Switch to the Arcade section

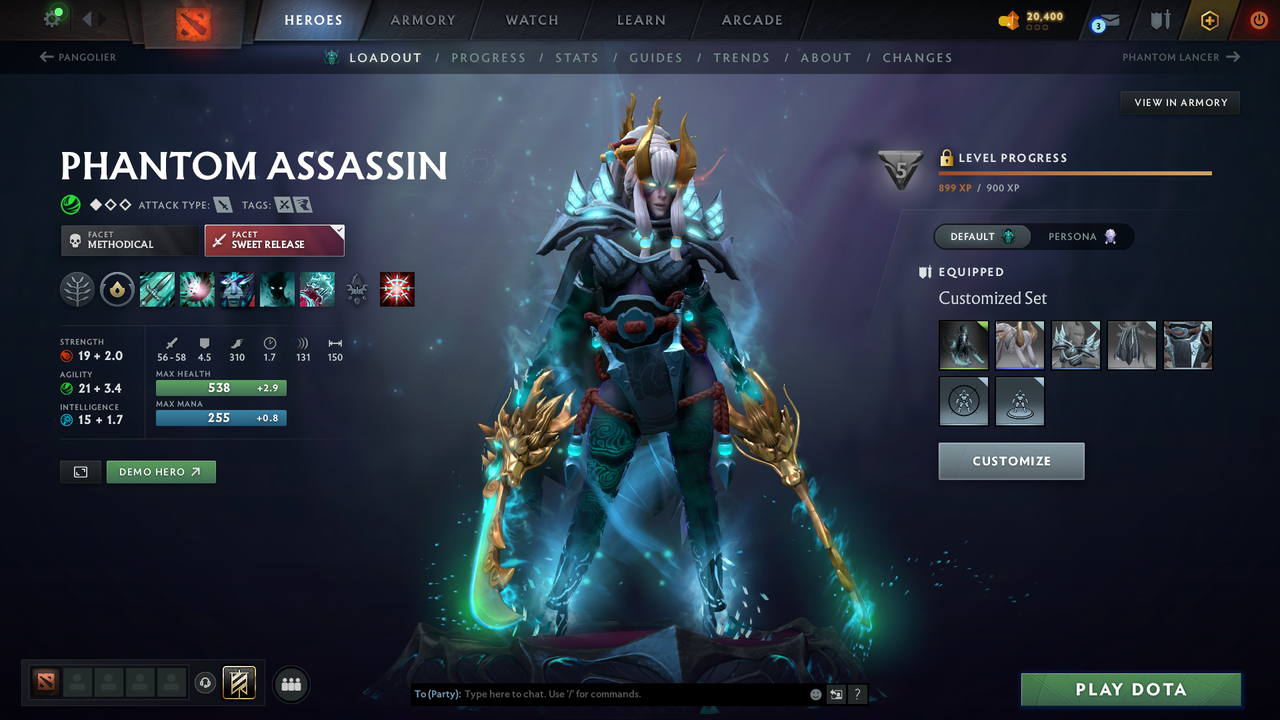[x=752, y=20]
